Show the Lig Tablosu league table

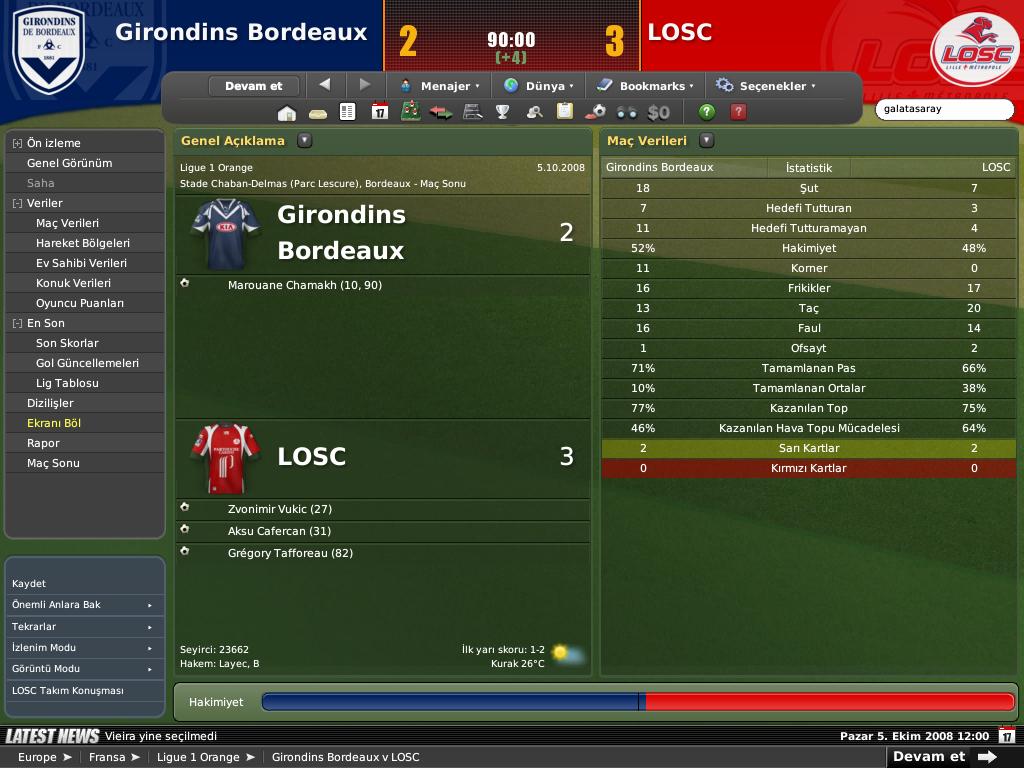[x=67, y=383]
